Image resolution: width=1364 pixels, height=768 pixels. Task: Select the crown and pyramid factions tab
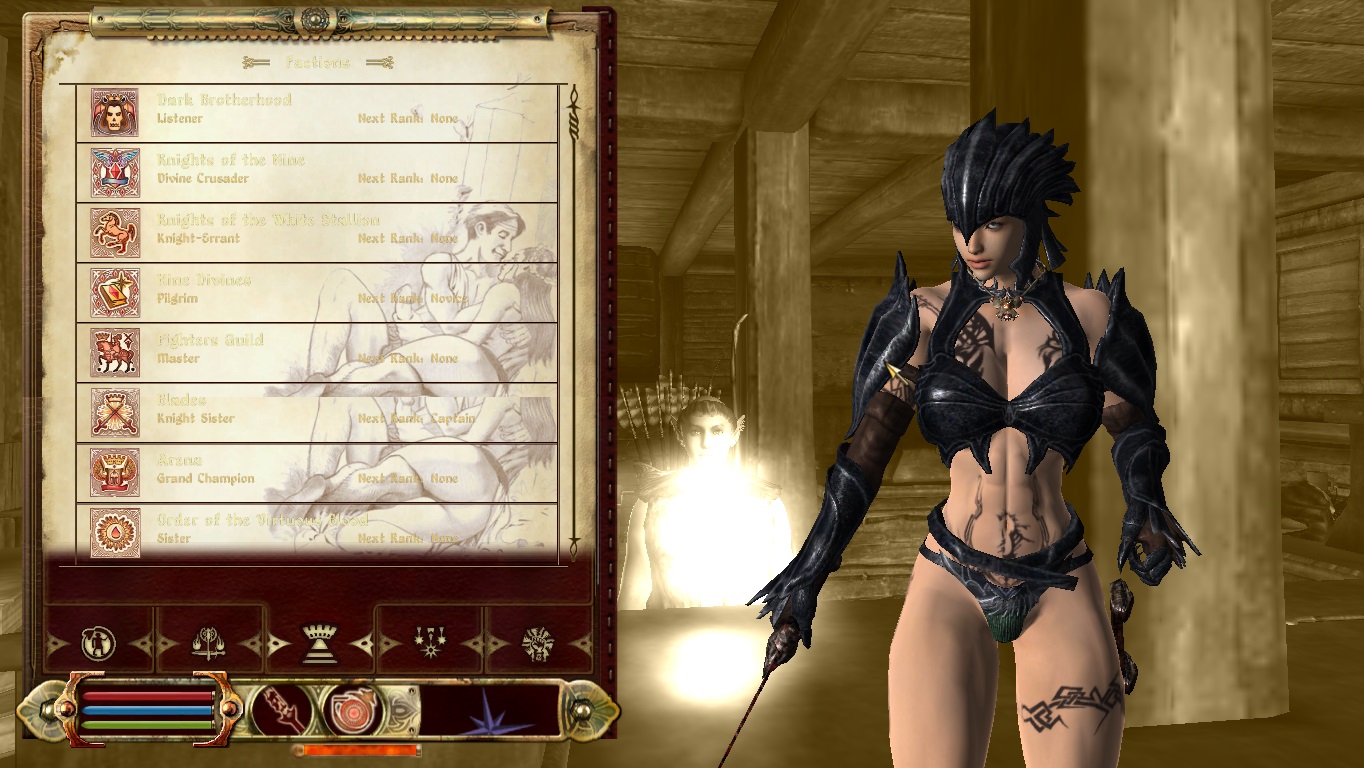tap(319, 643)
